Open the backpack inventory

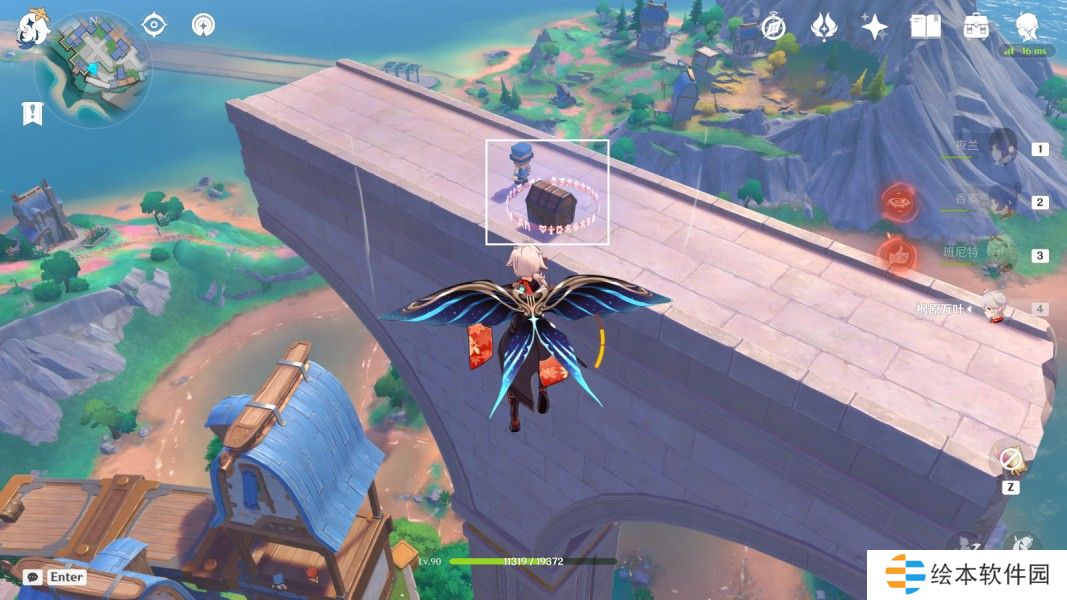(x=976, y=28)
